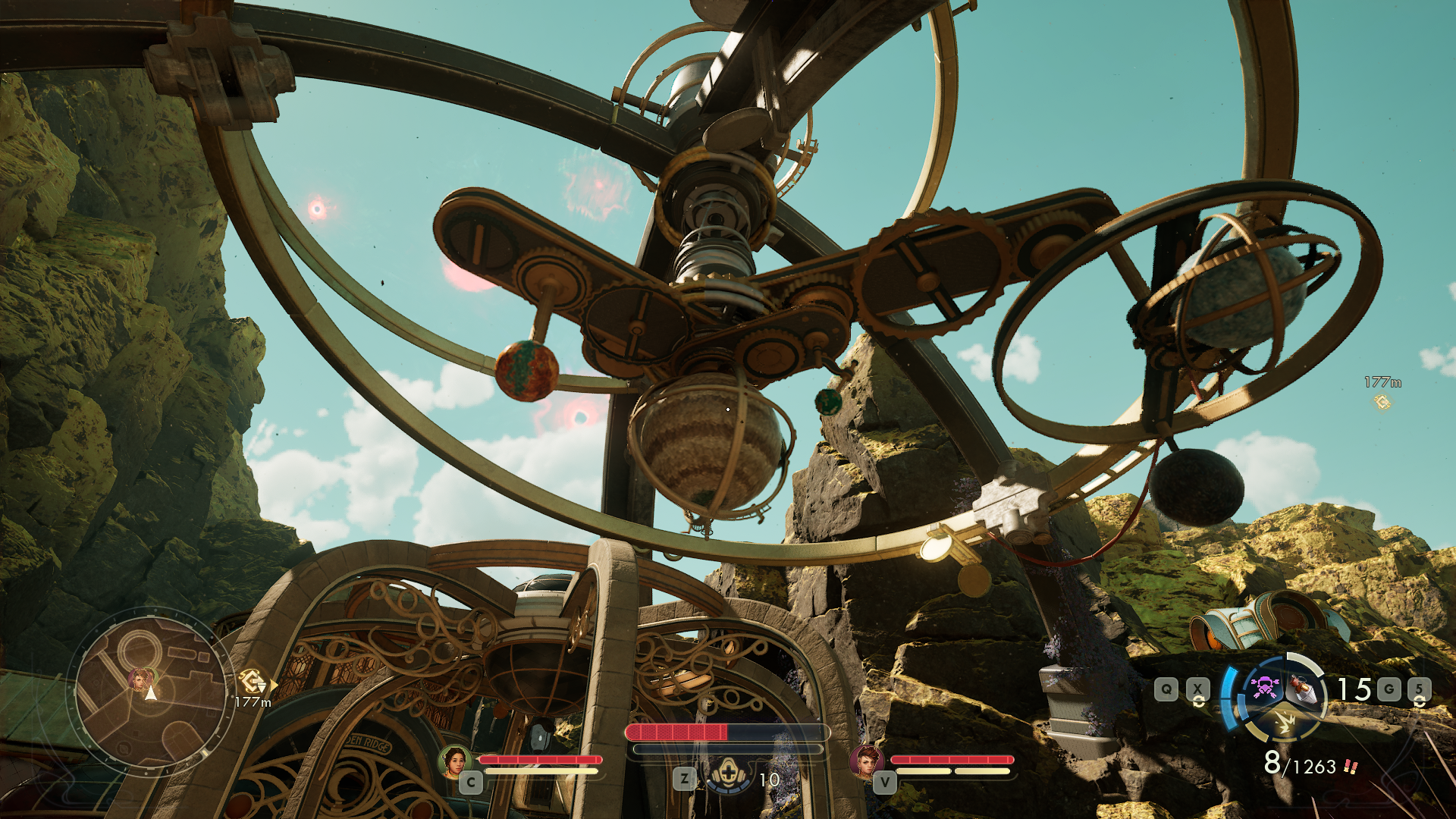The image size is (1456, 819).
Task: Select the gold quest marker beside the minimap
Action: (x=253, y=680)
